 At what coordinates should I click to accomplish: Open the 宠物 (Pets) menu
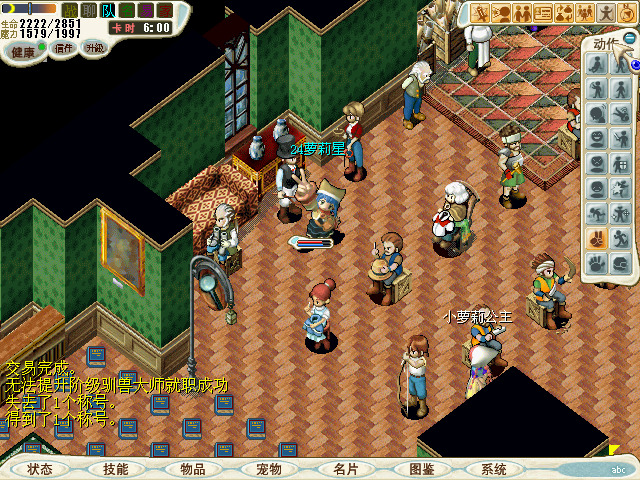pos(268,469)
